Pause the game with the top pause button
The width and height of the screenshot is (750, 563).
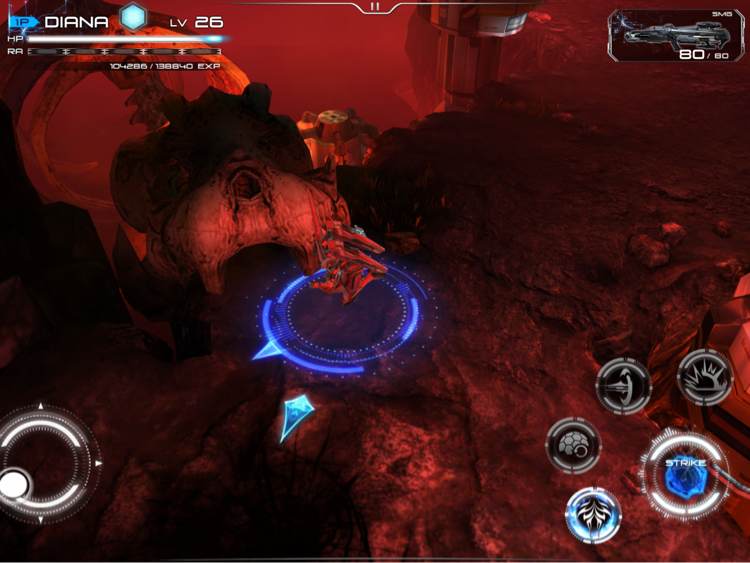click(375, 7)
